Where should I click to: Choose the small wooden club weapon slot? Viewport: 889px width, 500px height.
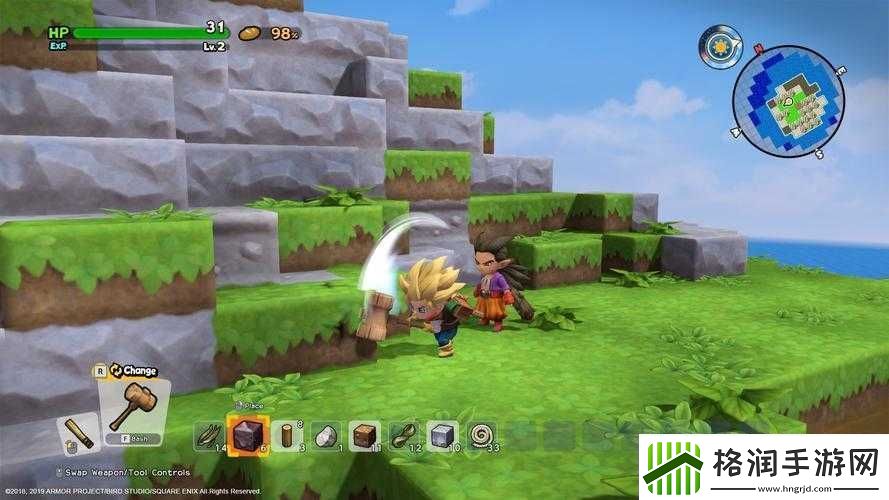[77, 432]
